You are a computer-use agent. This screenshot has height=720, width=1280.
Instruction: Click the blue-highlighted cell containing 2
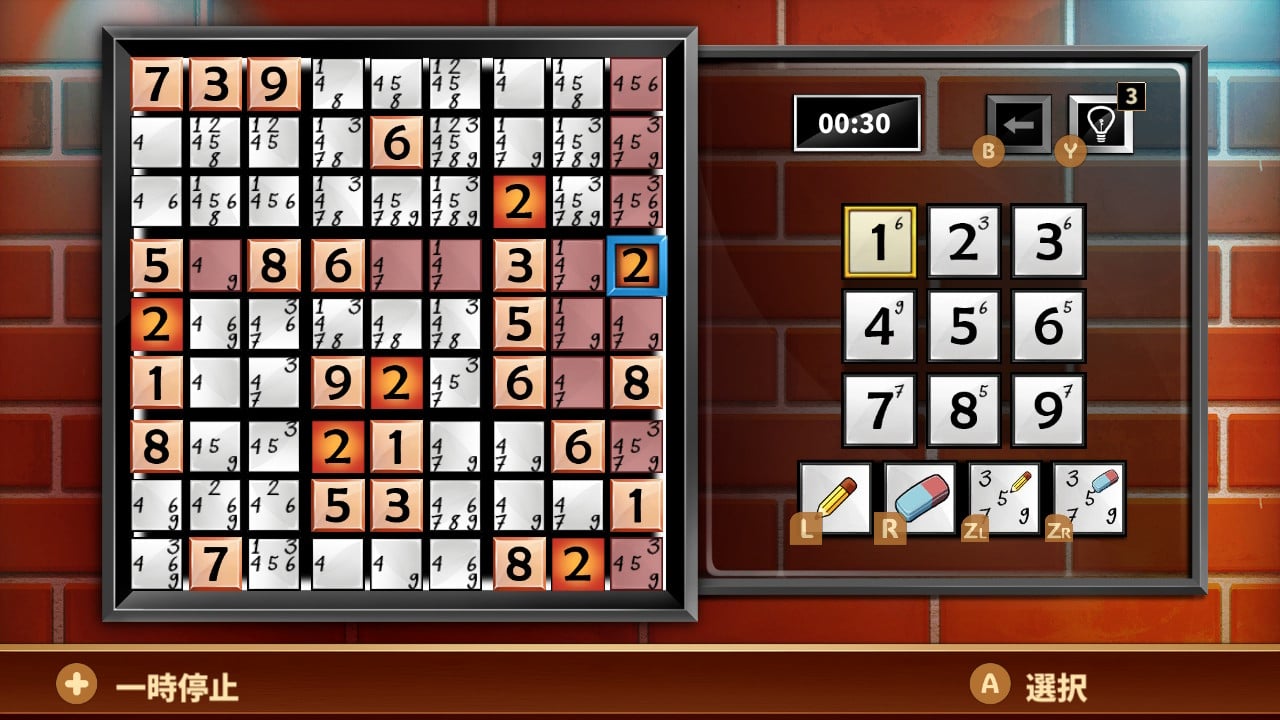pyautogui.click(x=637, y=267)
